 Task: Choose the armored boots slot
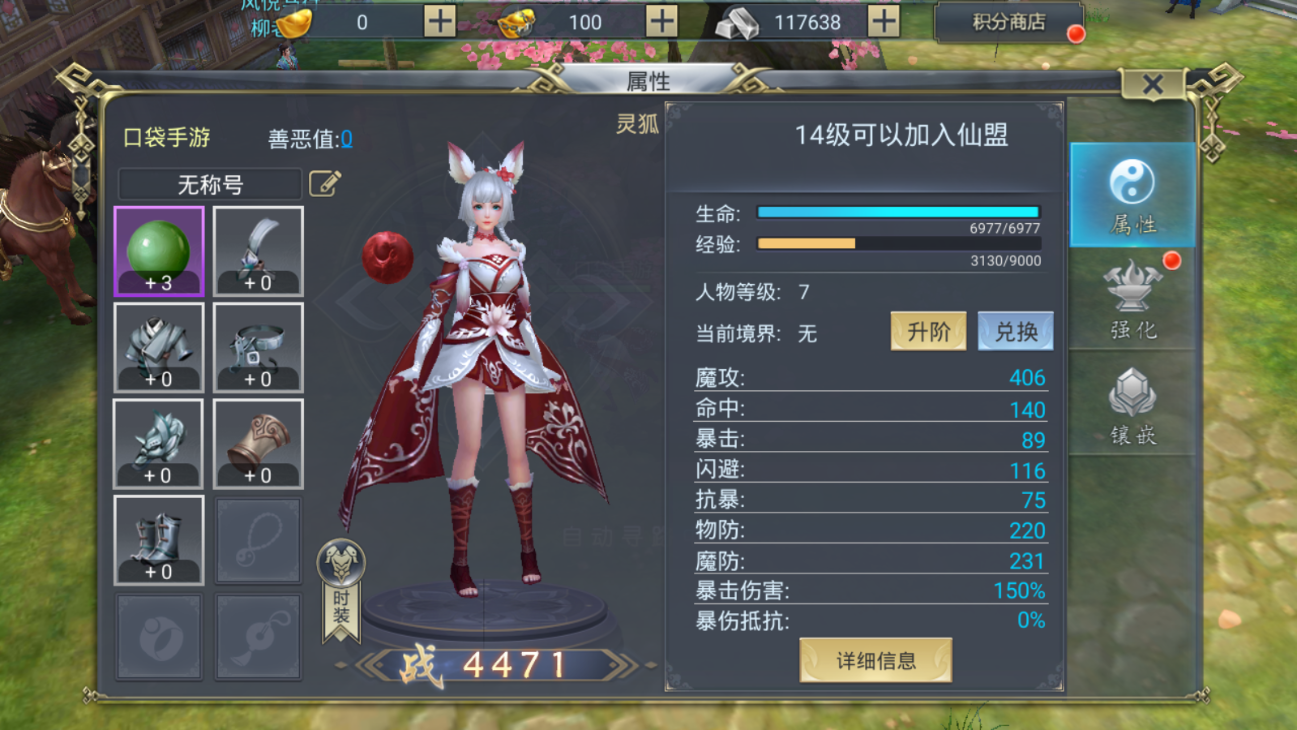point(159,540)
